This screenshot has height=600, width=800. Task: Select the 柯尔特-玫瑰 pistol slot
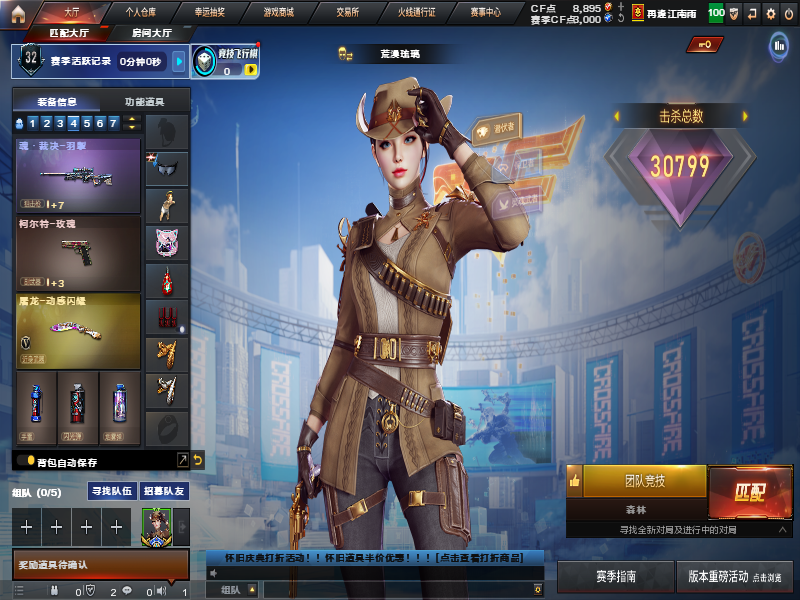pyautogui.click(x=78, y=252)
